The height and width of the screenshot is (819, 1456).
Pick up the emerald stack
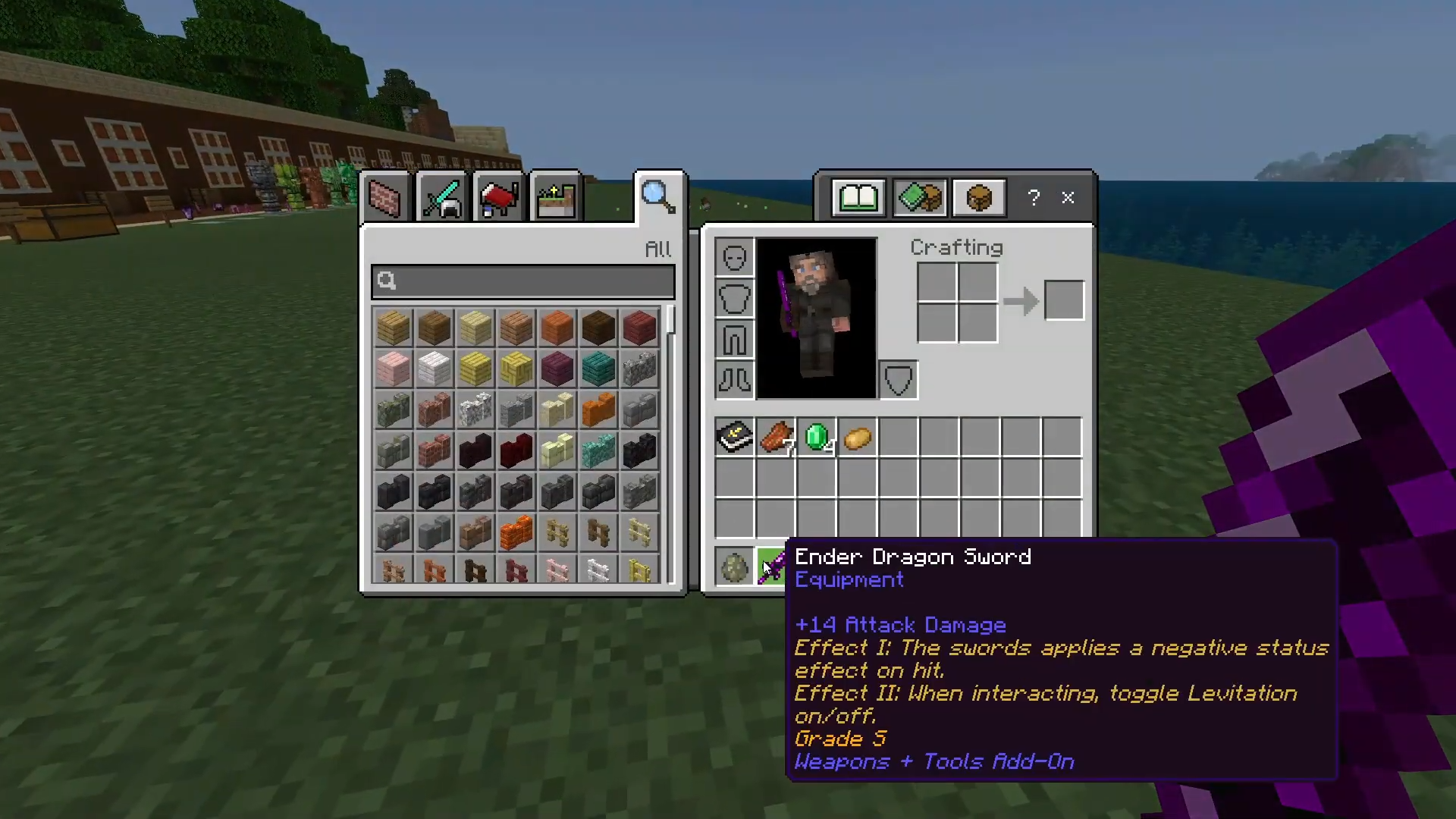pyautogui.click(x=817, y=438)
